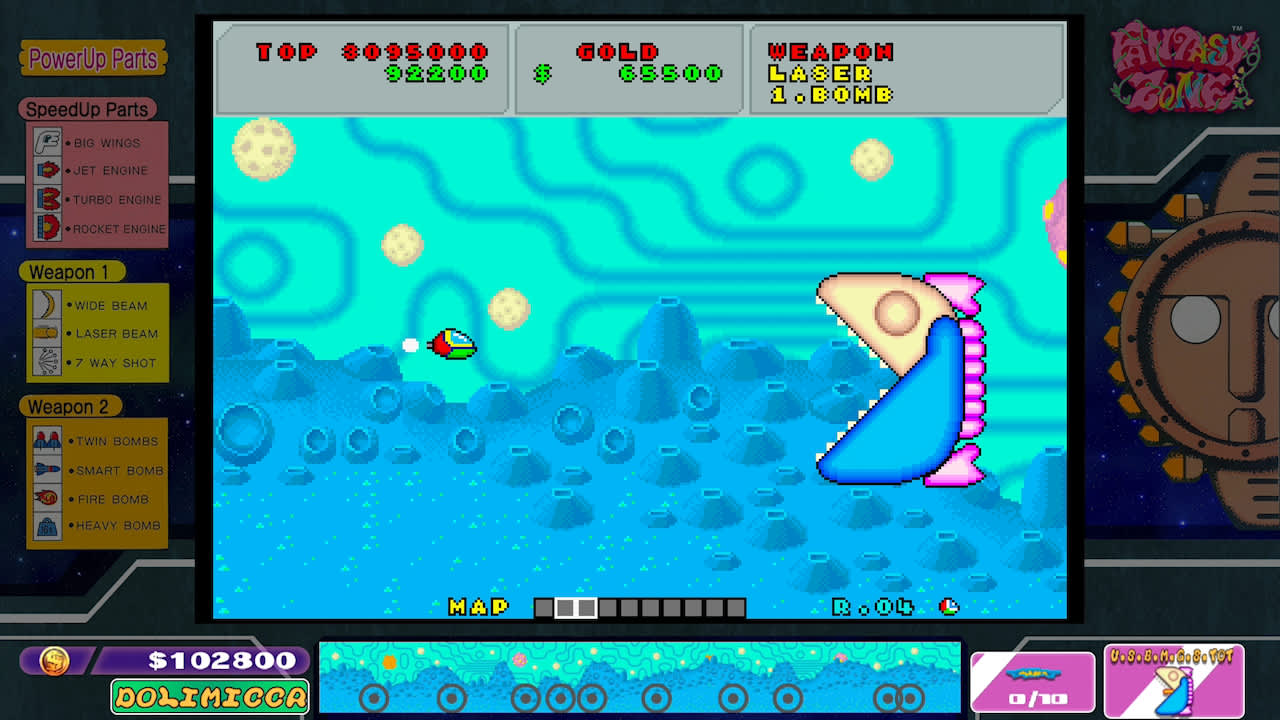This screenshot has width=1280, height=720.
Task: Select the 7 Way Shot icon
Action: 45,362
